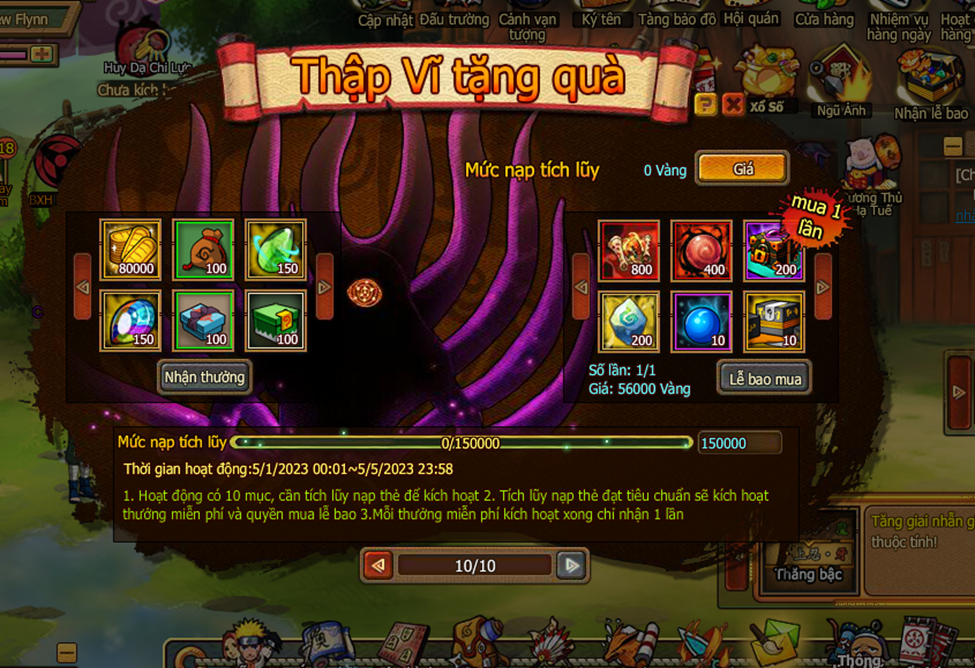Select the blue gift box reward

203,321
